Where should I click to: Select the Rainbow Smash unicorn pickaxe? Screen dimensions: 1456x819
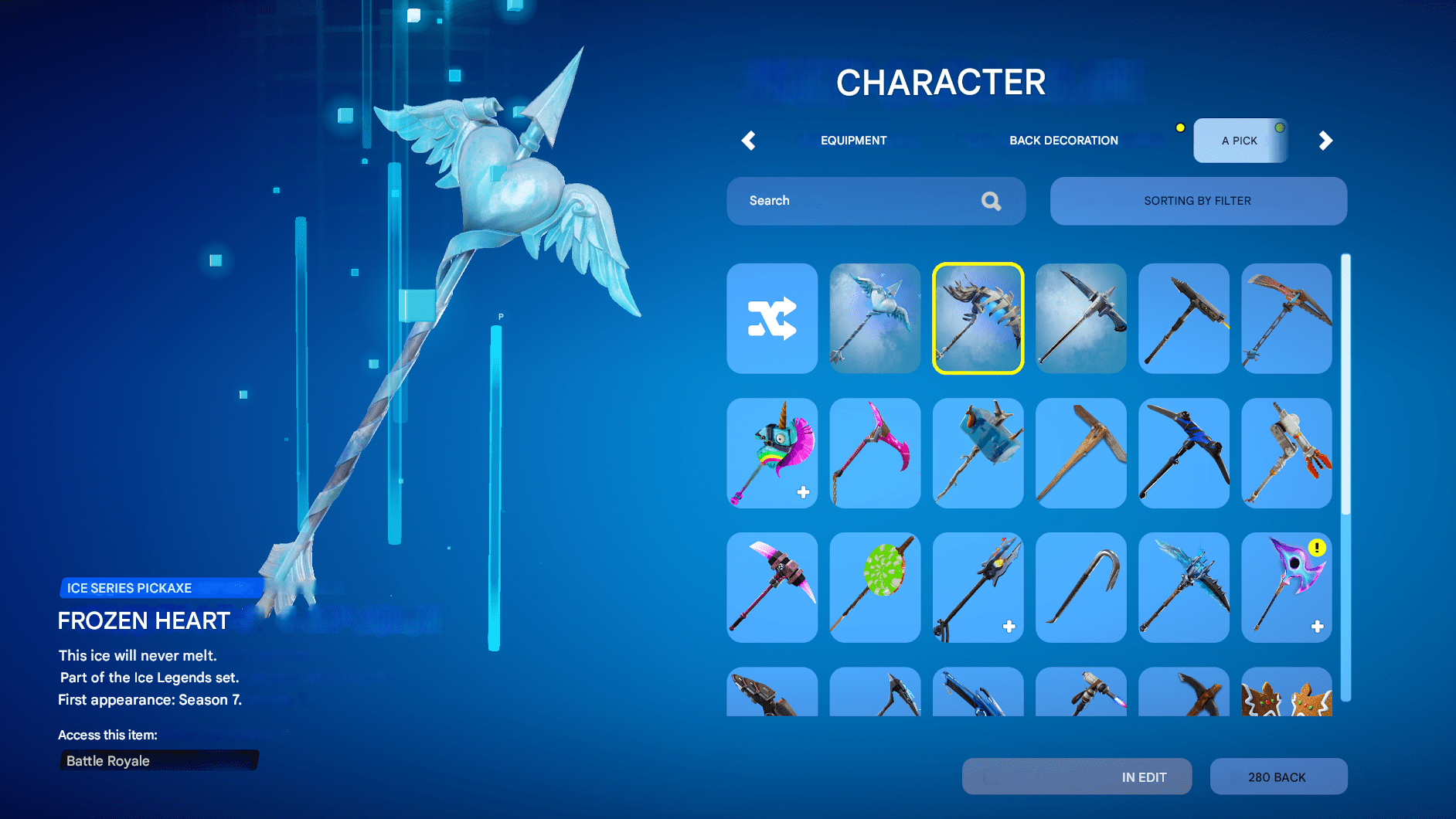point(772,454)
